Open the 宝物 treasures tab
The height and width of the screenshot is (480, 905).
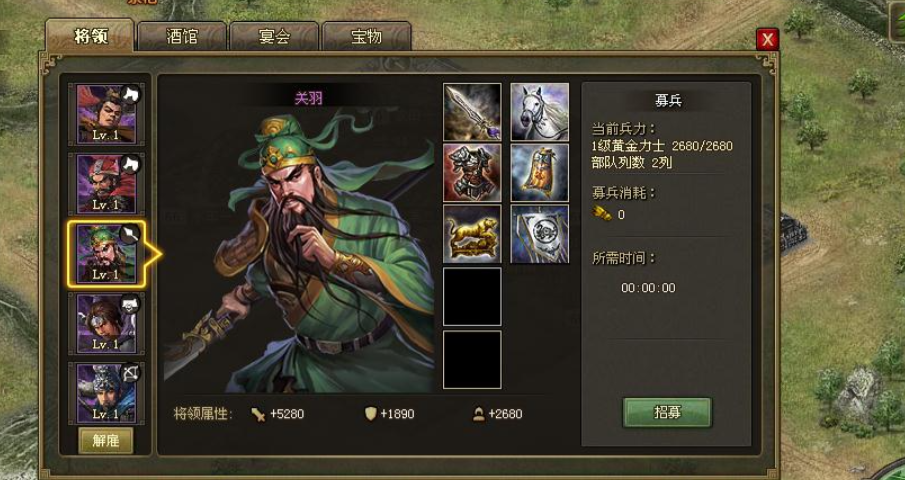pos(366,37)
